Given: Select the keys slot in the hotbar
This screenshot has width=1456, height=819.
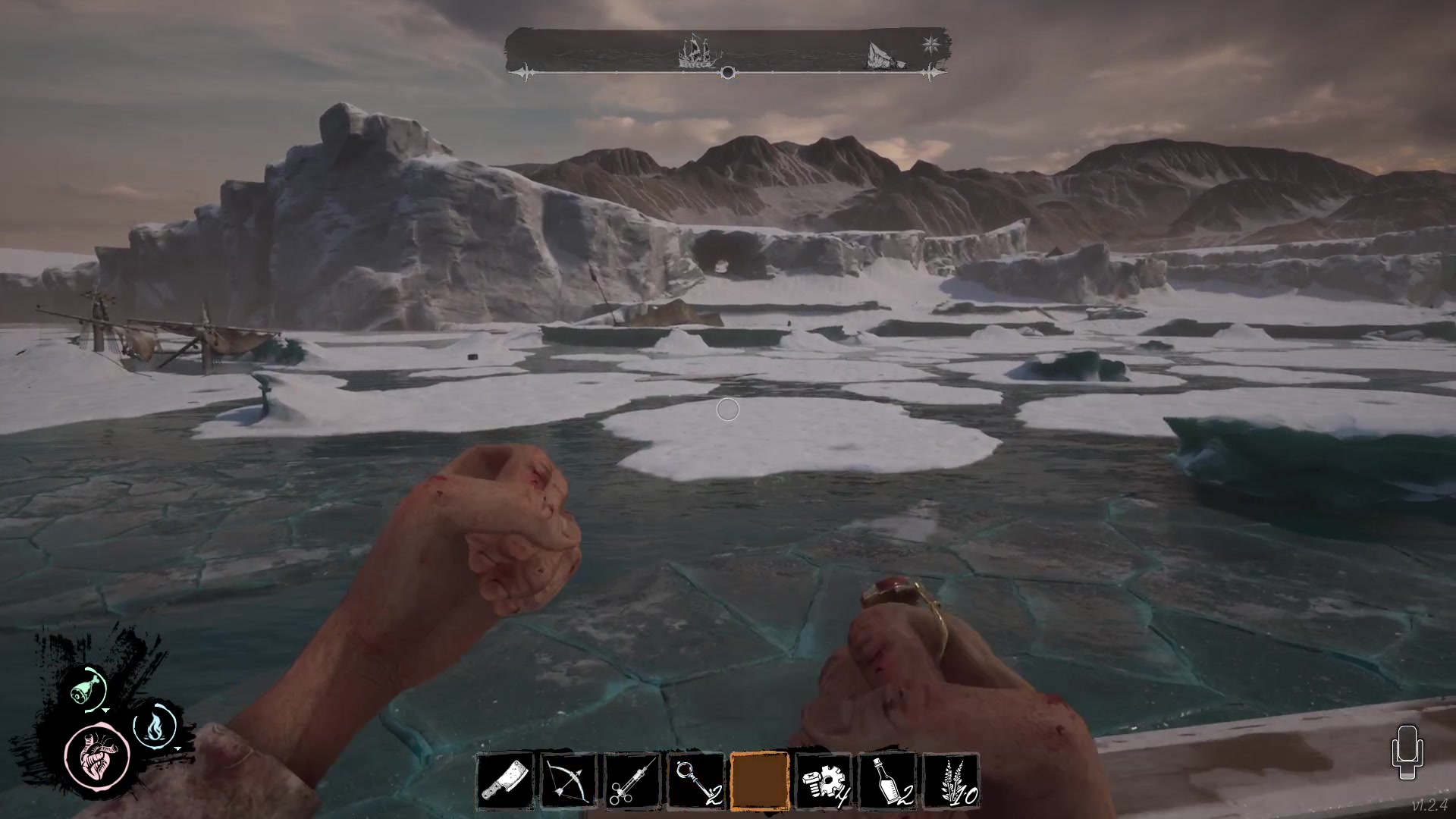Looking at the screenshot, I should coord(696,781).
